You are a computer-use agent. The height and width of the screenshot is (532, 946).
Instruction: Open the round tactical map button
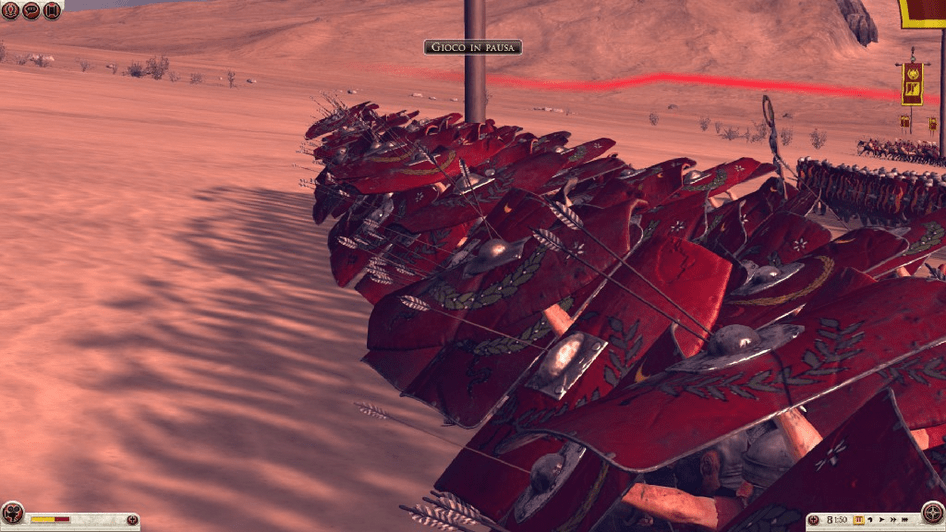932,514
